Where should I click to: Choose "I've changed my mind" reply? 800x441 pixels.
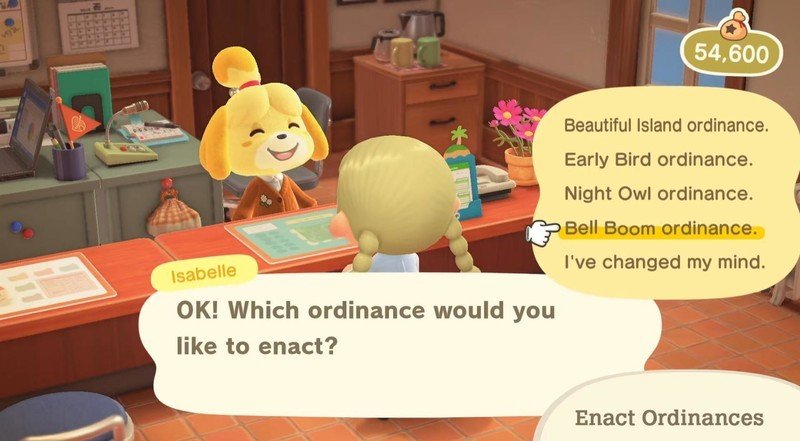point(664,263)
